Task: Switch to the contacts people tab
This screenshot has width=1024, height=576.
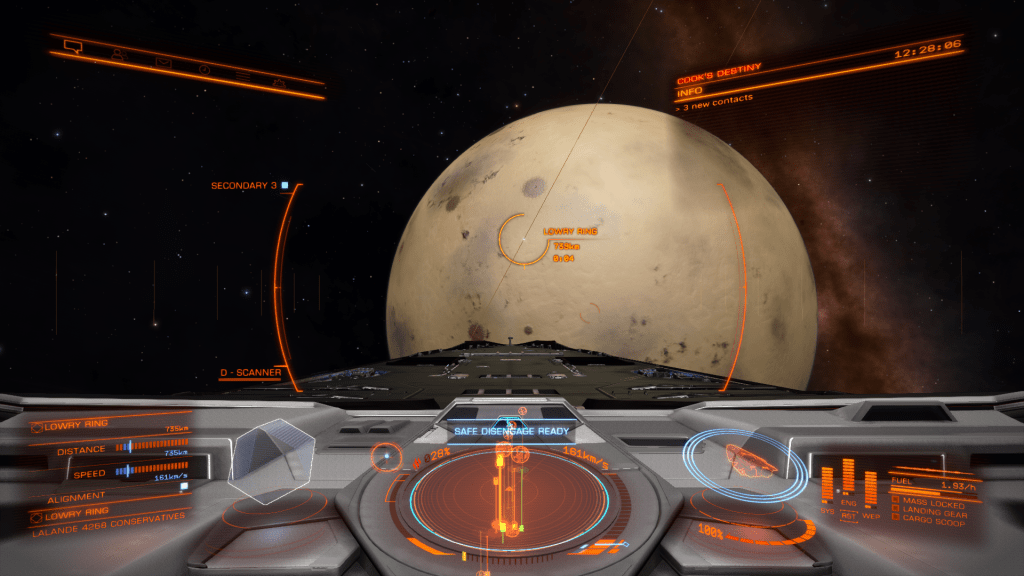Action: (118, 54)
